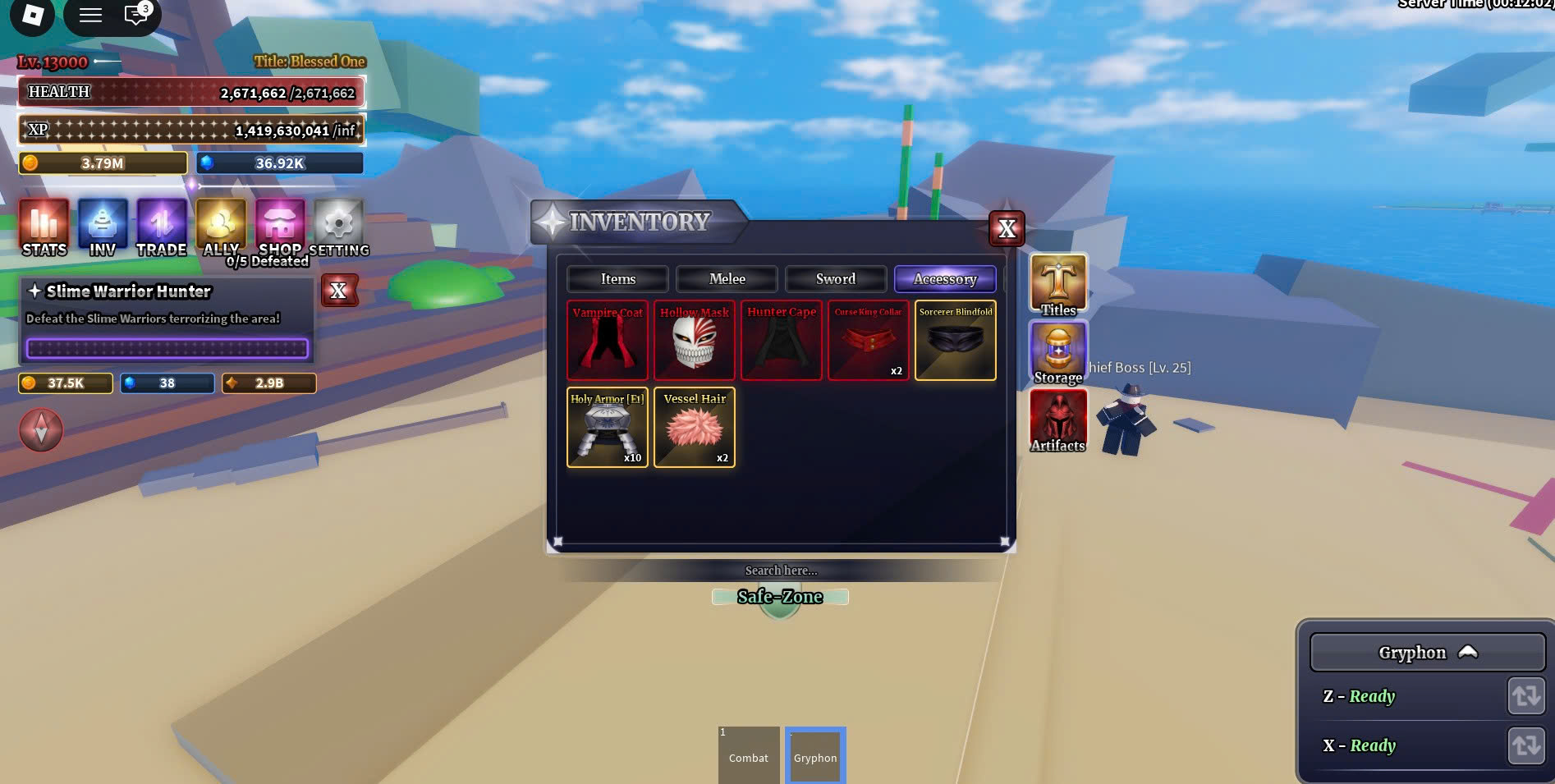Select the Vampire Coat accessory

tap(608, 341)
